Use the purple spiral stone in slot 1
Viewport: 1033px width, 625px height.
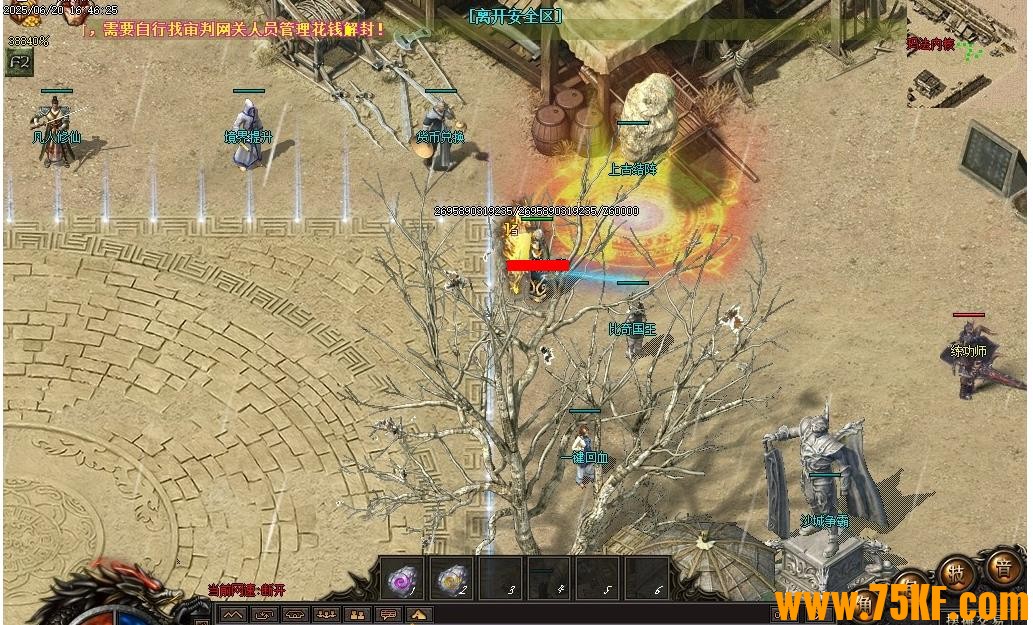point(402,578)
